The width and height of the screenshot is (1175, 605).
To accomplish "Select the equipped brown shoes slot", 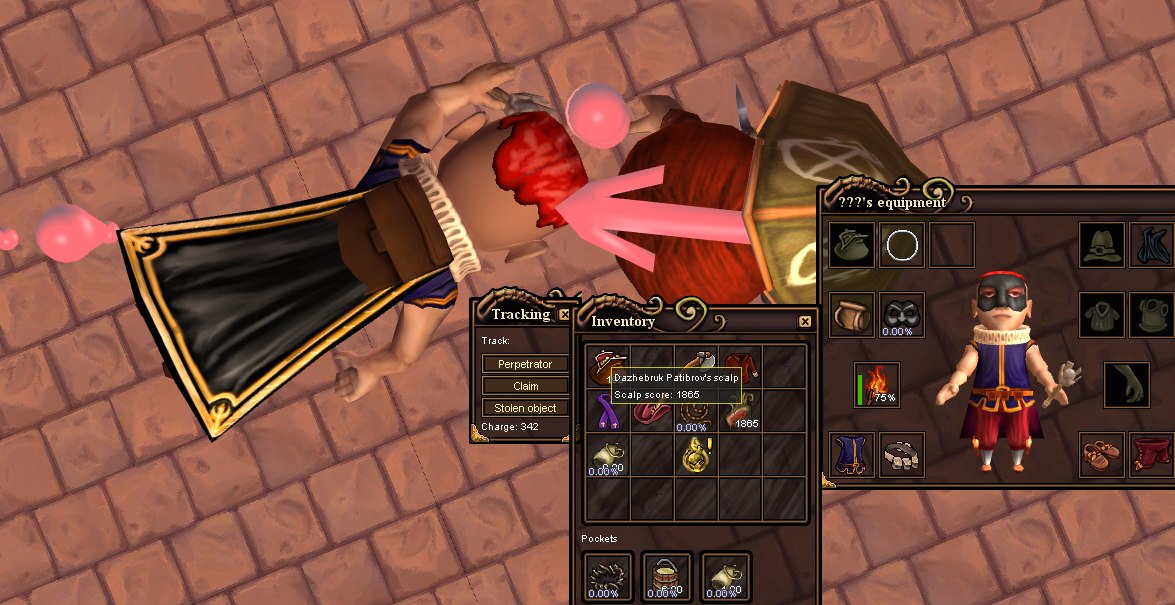I will point(1104,455).
